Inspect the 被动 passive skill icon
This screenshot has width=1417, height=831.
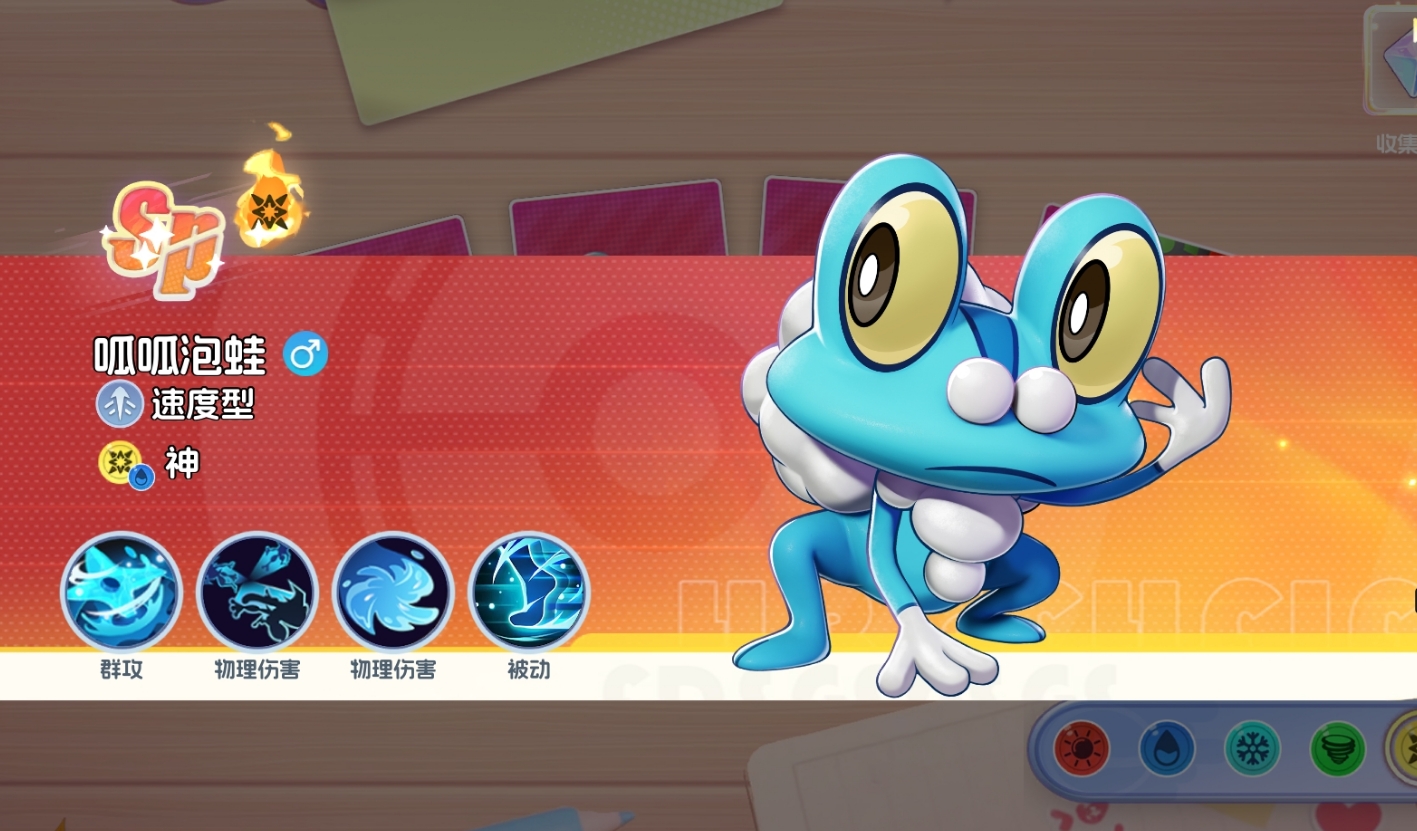(529, 593)
